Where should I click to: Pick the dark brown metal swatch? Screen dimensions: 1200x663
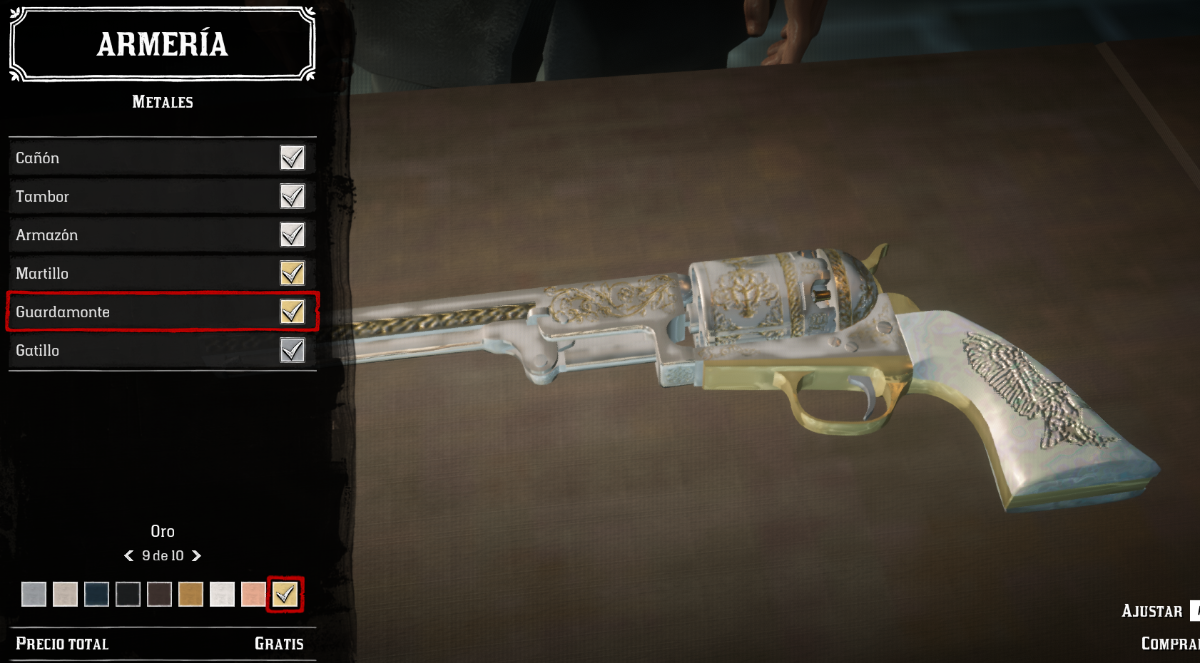point(159,595)
